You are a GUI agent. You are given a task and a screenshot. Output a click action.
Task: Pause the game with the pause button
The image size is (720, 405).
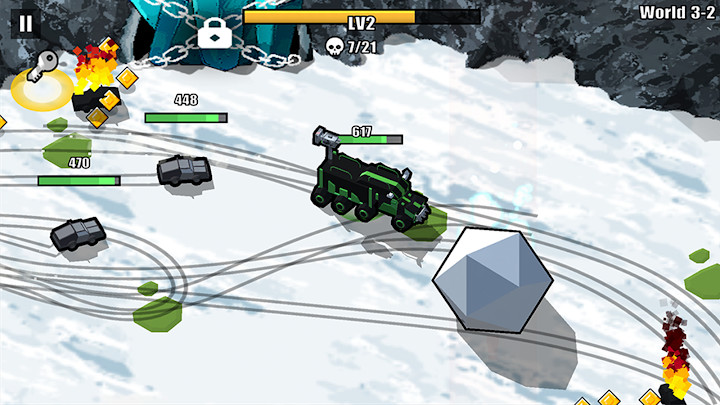[26, 23]
